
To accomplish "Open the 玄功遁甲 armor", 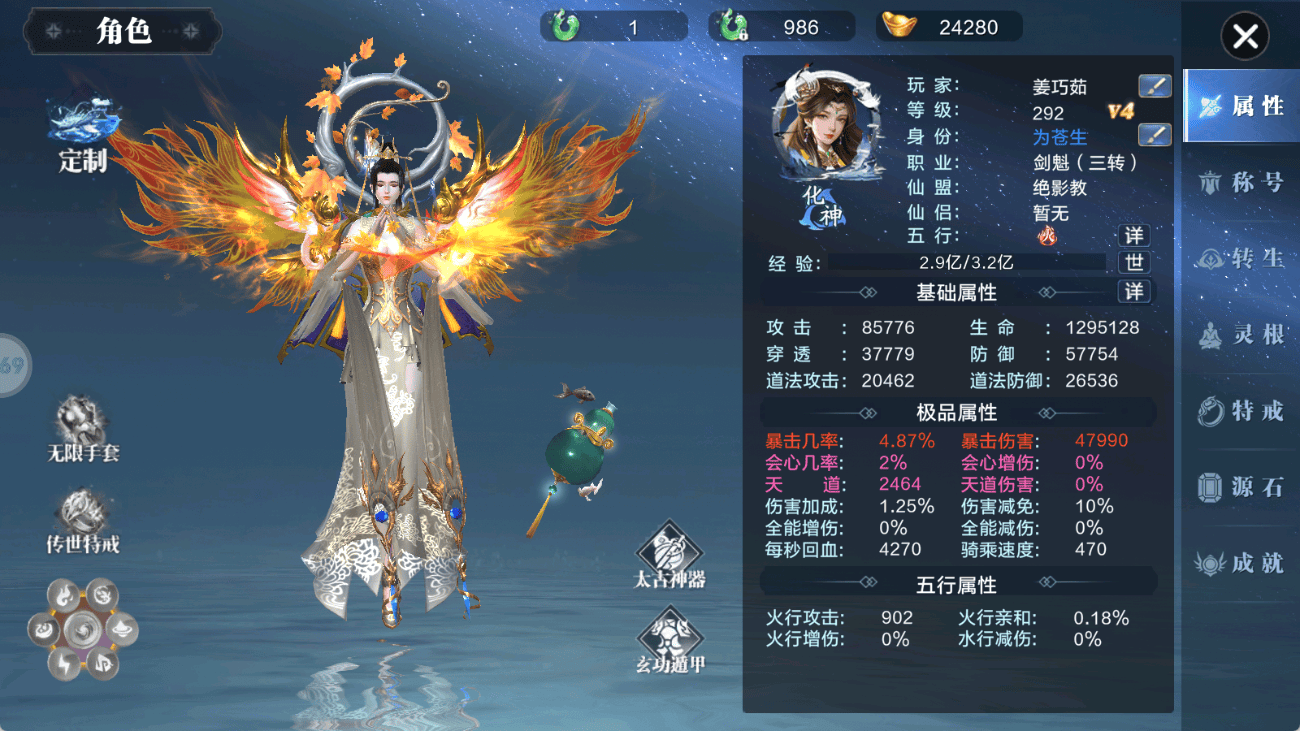I will pyautogui.click(x=669, y=640).
